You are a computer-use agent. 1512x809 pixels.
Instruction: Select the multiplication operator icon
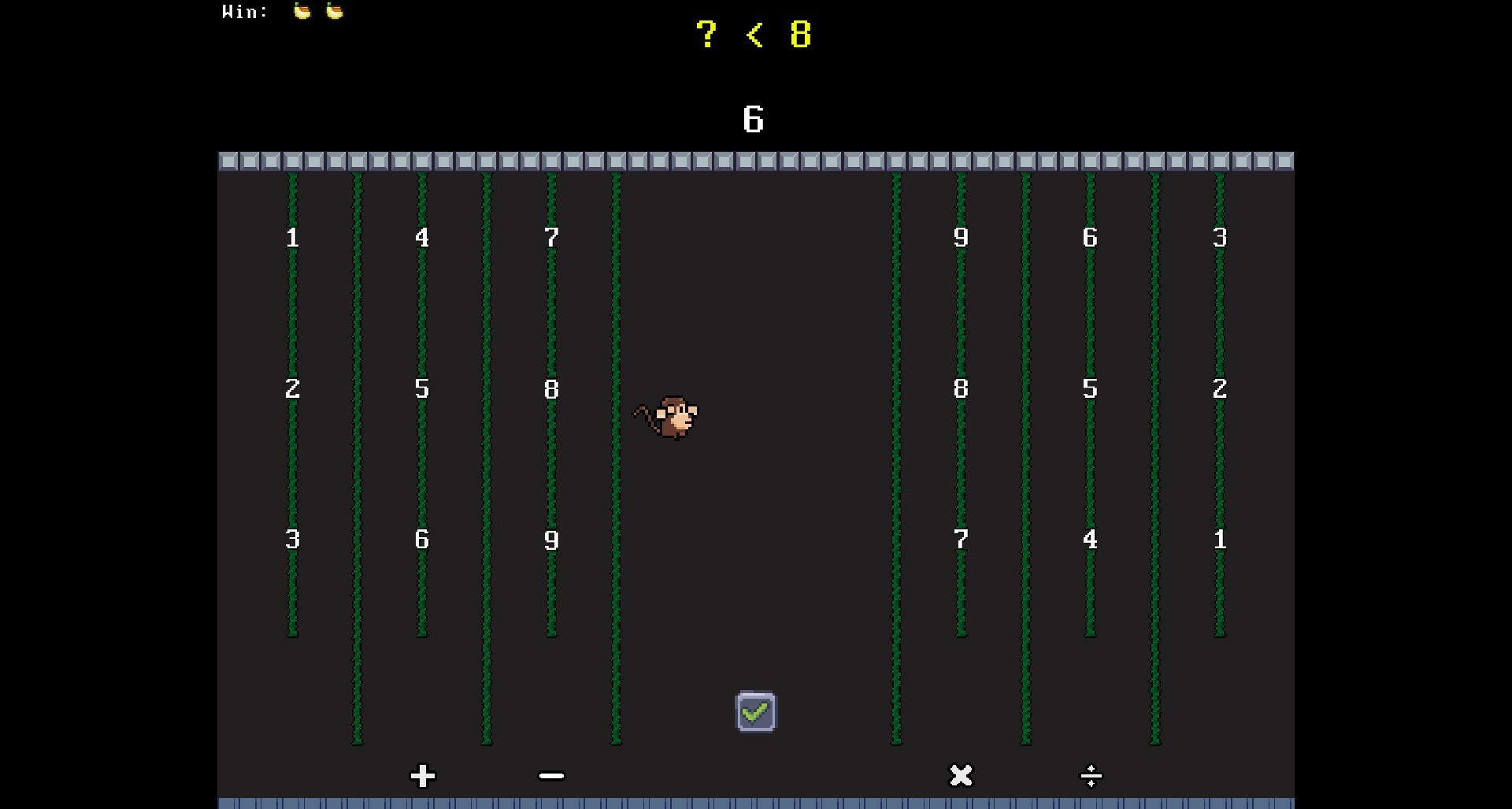[x=961, y=776]
